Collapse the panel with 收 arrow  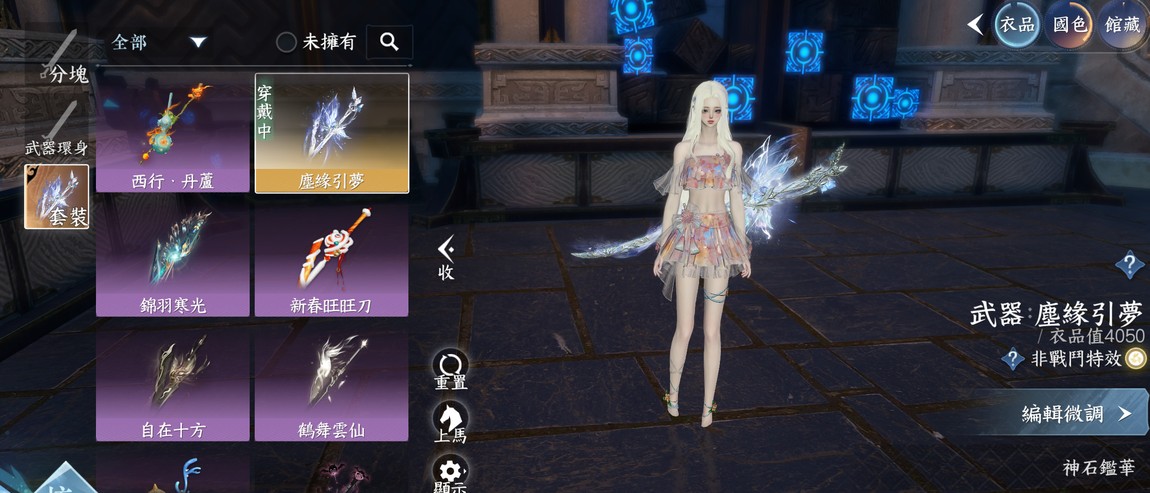click(x=446, y=256)
